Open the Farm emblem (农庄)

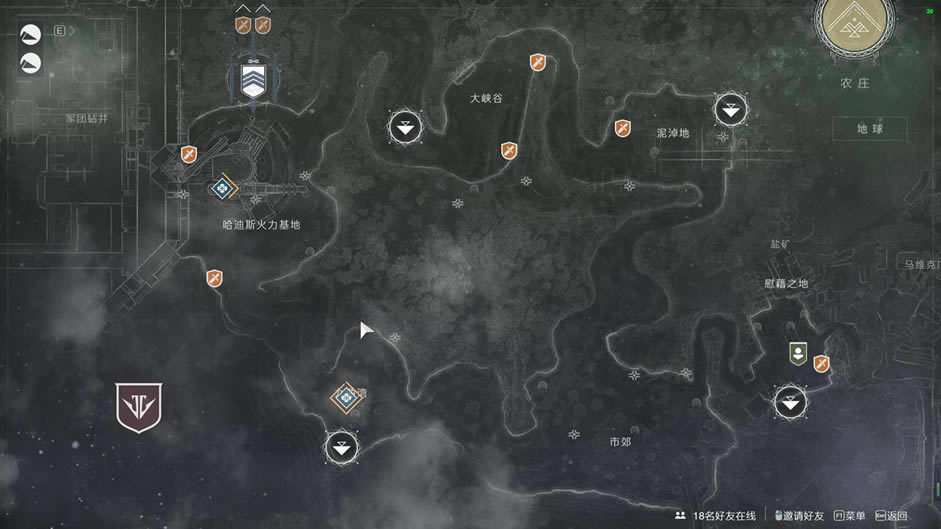853,28
